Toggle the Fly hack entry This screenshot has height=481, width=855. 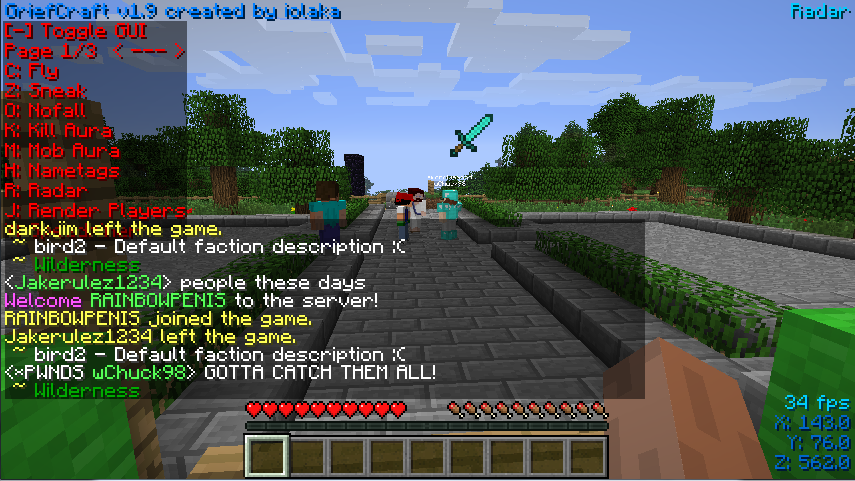(32, 72)
